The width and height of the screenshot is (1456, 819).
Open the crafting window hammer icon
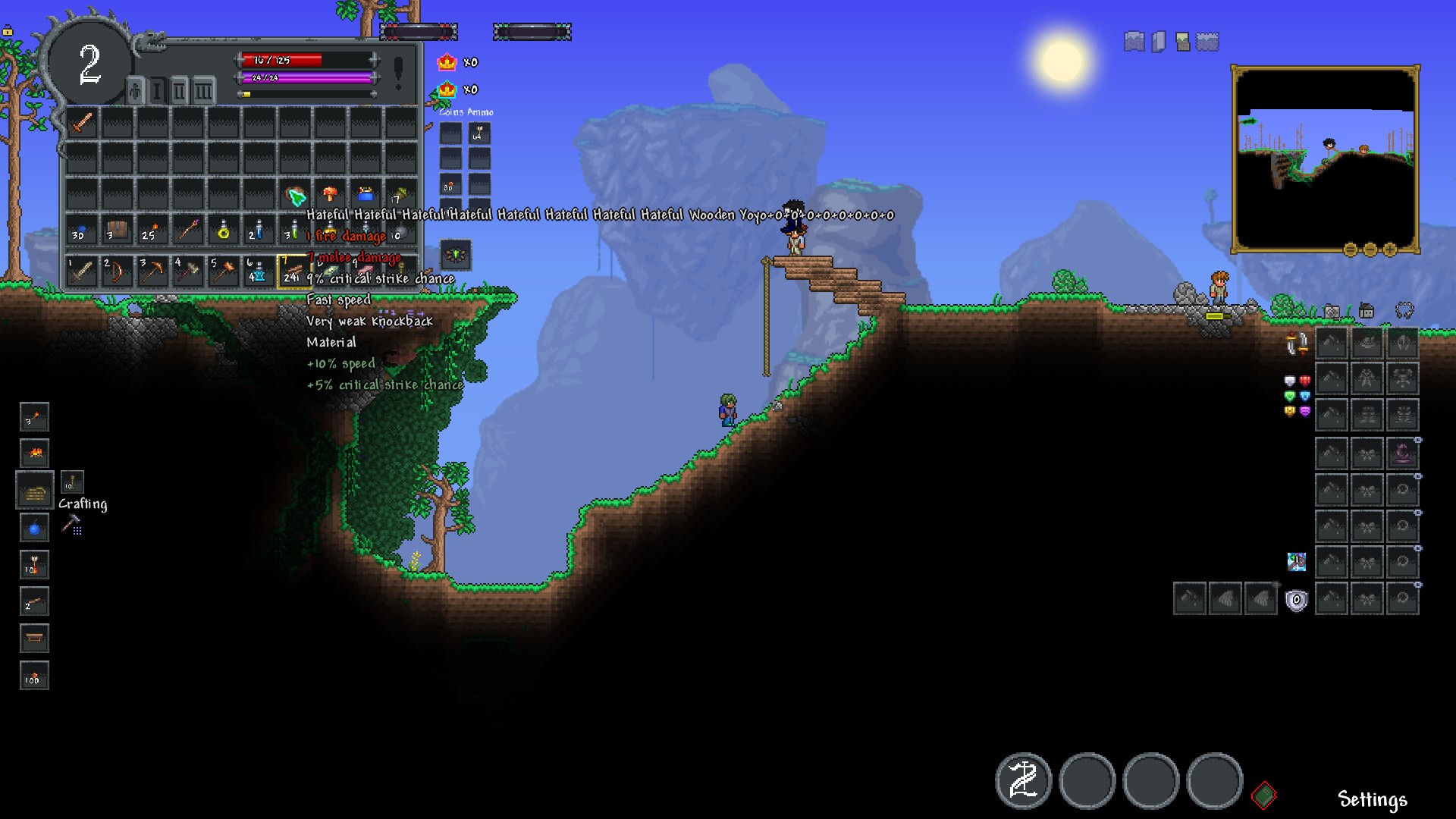click(71, 523)
